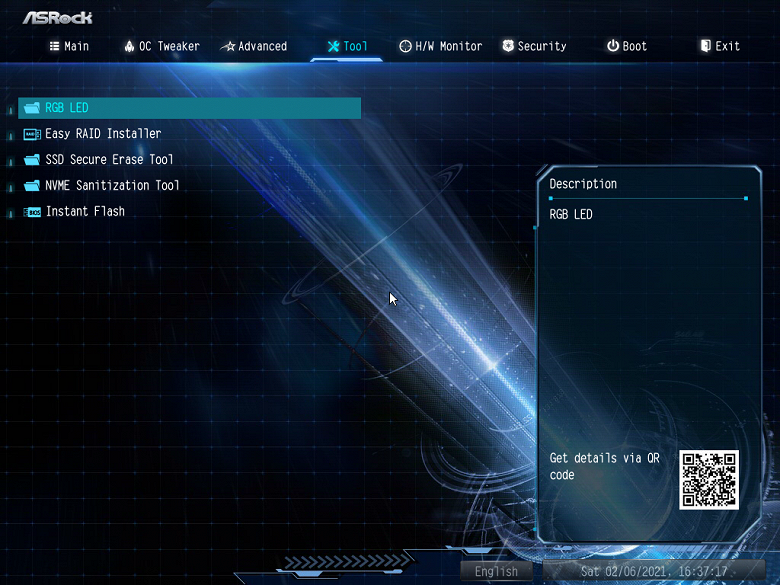The width and height of the screenshot is (780, 585).
Task: Launch Easy RAID Installer
Action: point(102,134)
